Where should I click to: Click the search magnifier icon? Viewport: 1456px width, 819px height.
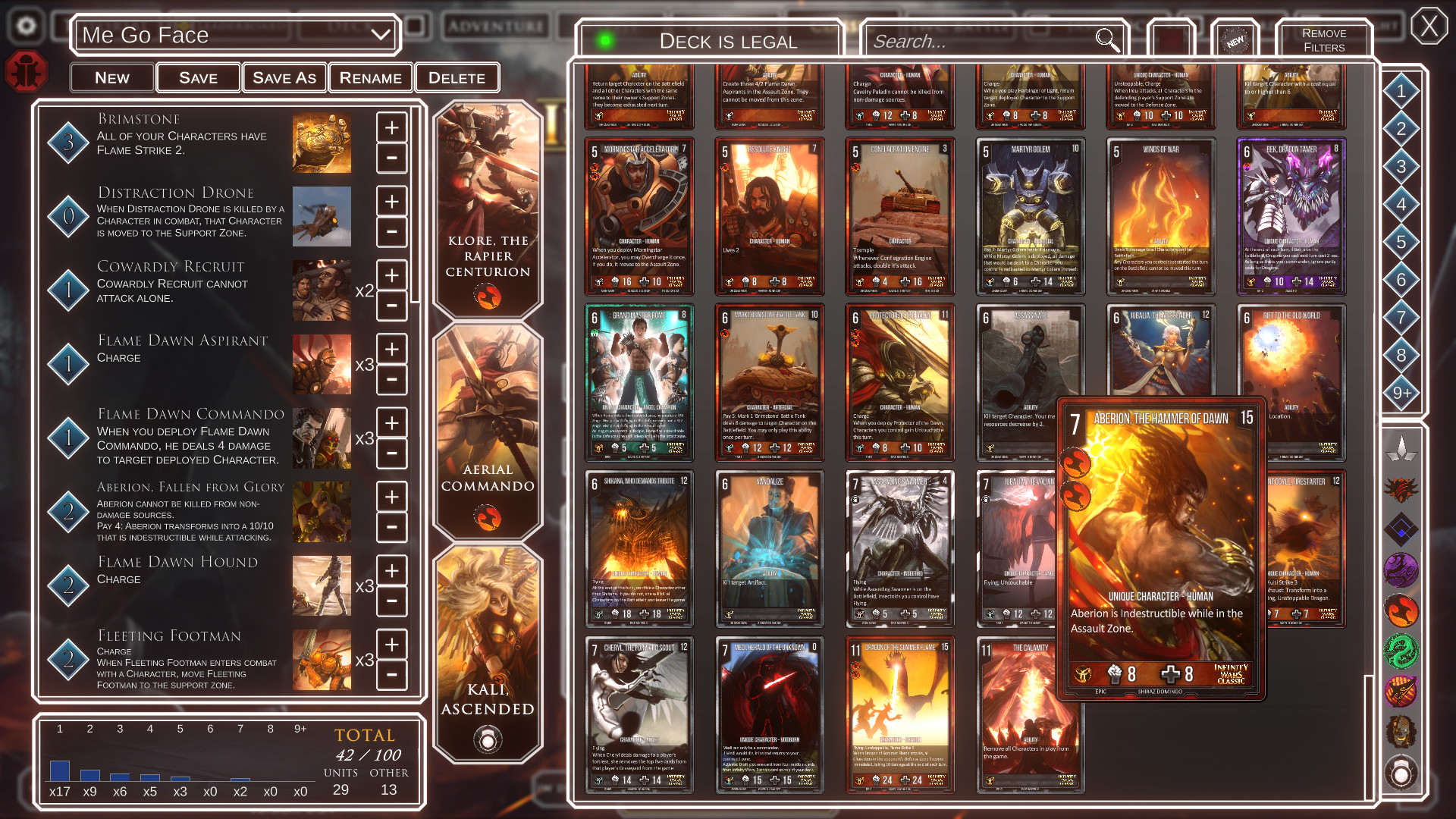[1107, 41]
